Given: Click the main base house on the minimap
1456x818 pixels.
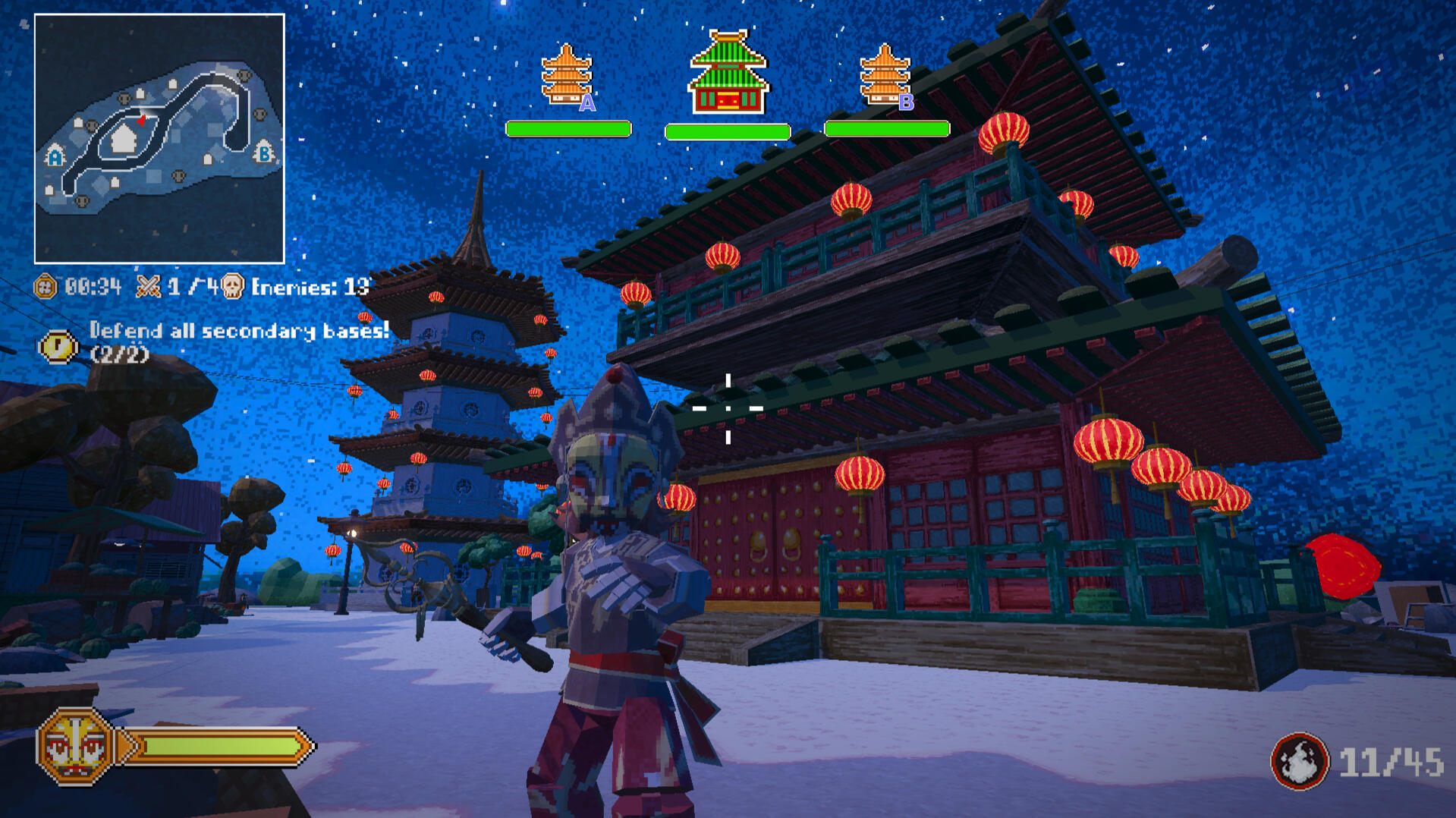Looking at the screenshot, I should point(123,139).
